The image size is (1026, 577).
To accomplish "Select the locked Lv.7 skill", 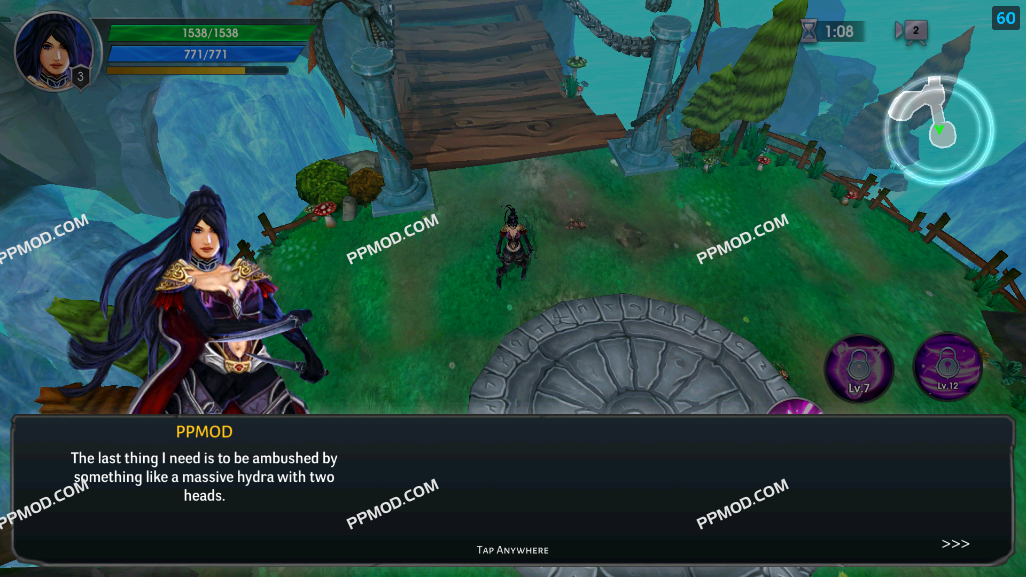I will (858, 368).
